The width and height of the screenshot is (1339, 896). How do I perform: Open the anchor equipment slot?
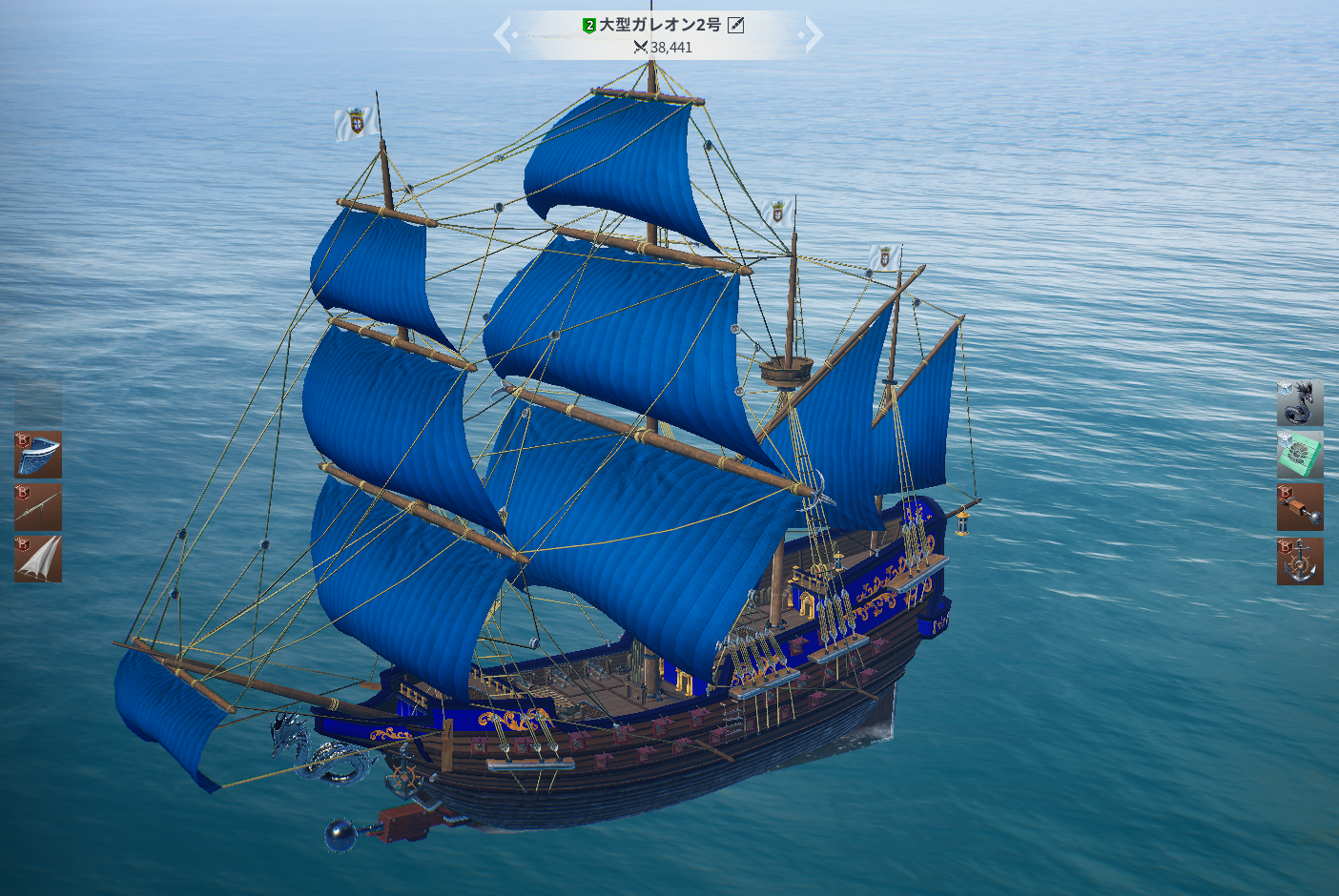(1300, 560)
